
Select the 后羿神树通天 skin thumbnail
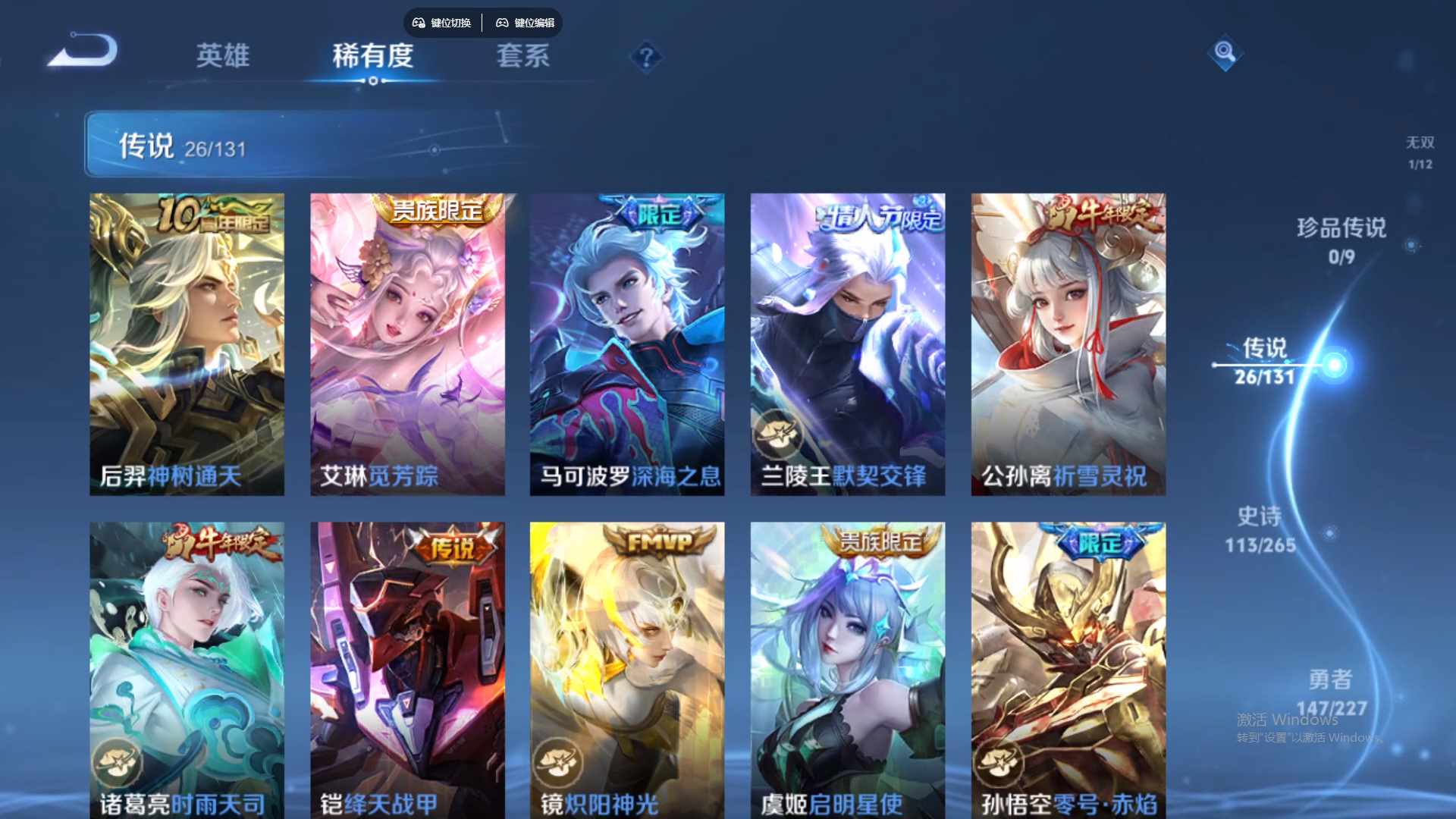187,341
